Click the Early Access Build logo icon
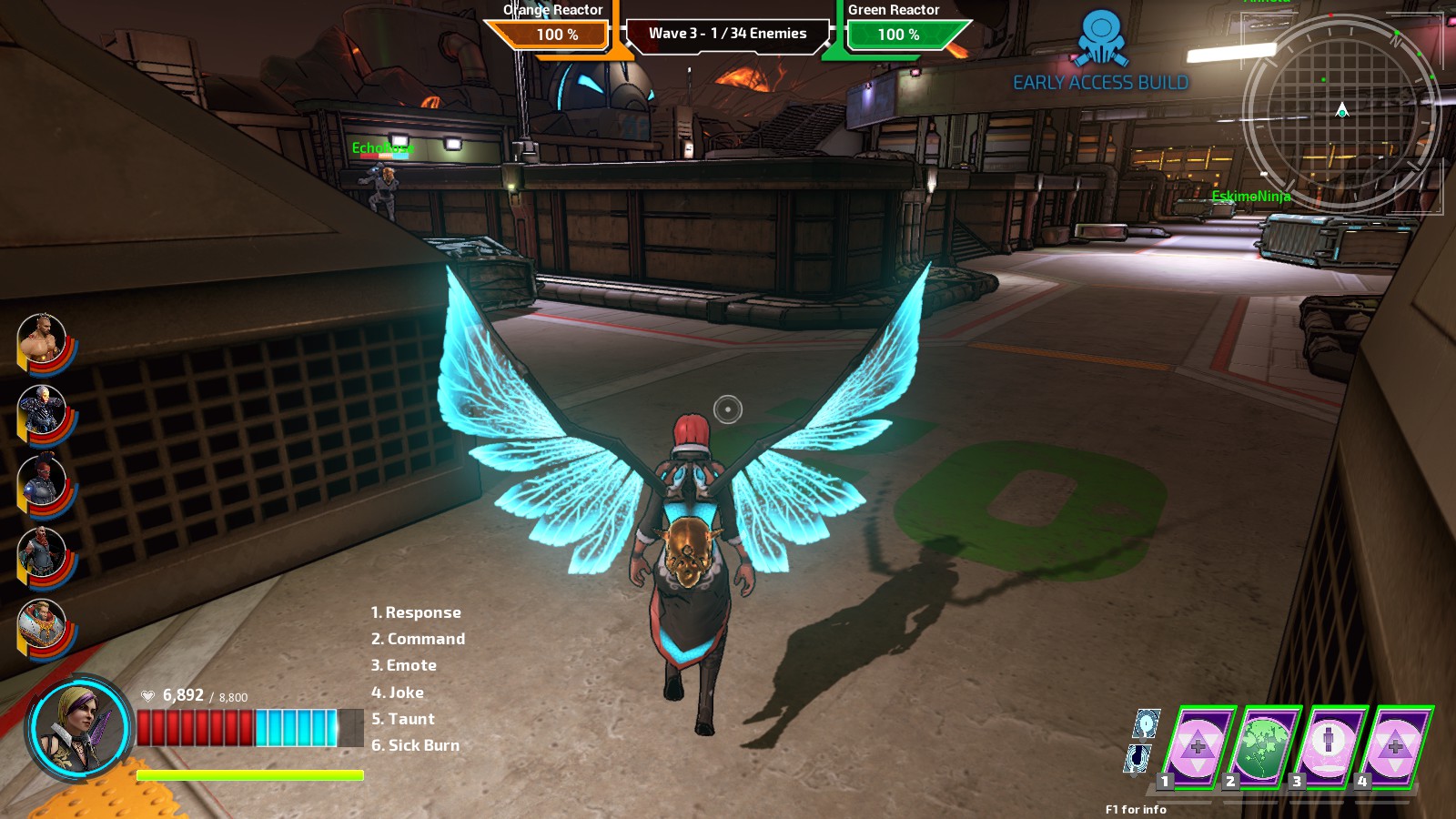Image resolution: width=1456 pixels, height=819 pixels. click(1102, 38)
